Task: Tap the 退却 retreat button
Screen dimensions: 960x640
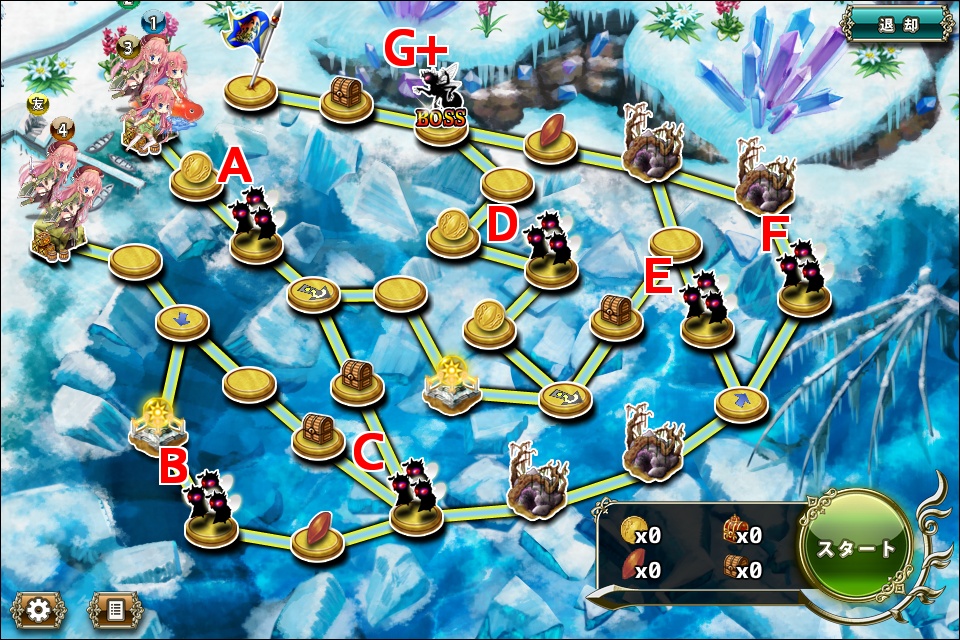Action: pyautogui.click(x=896, y=23)
